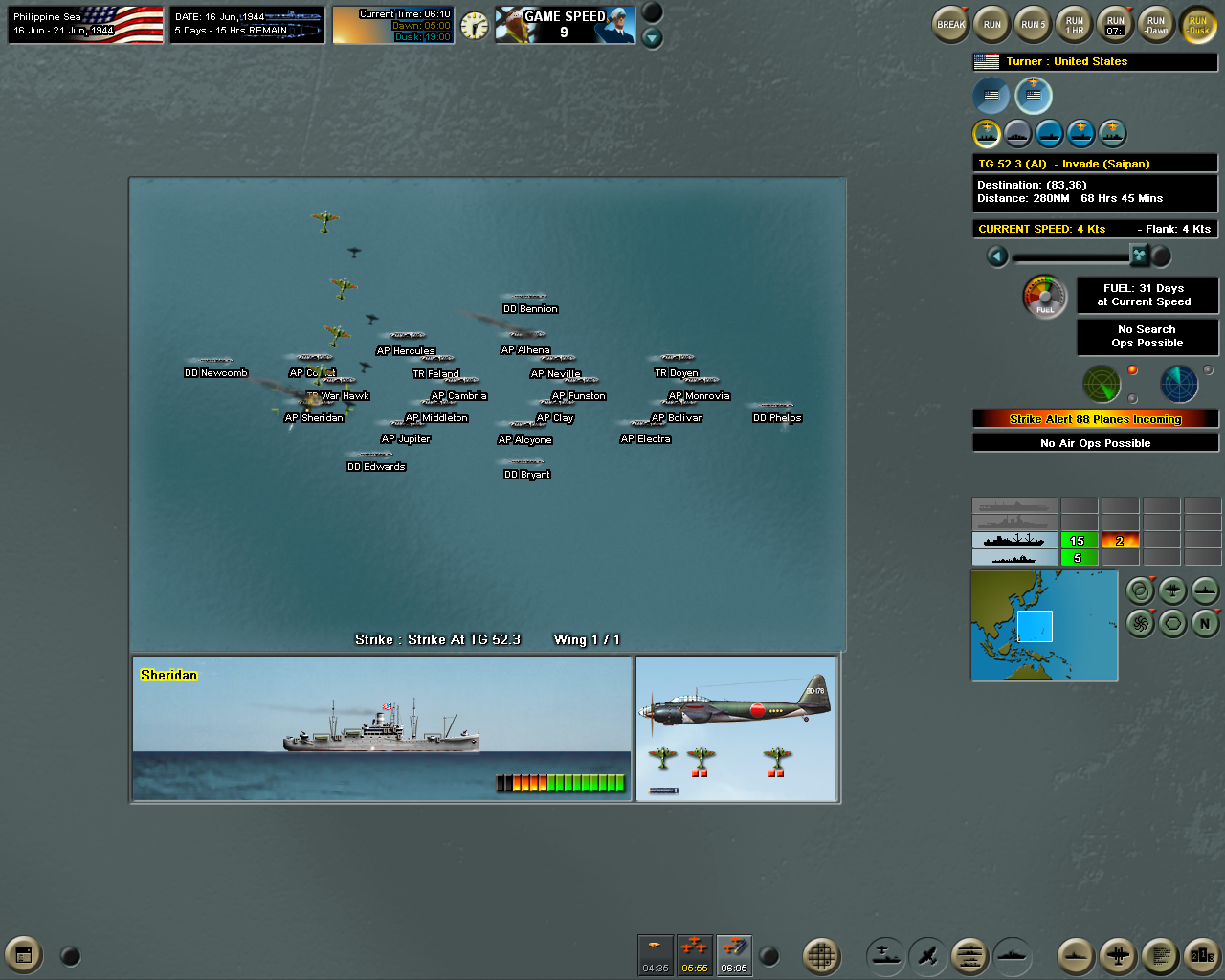The height and width of the screenshot is (980, 1225).
Task: Switch to the Japanese side flag button
Action: (991, 96)
